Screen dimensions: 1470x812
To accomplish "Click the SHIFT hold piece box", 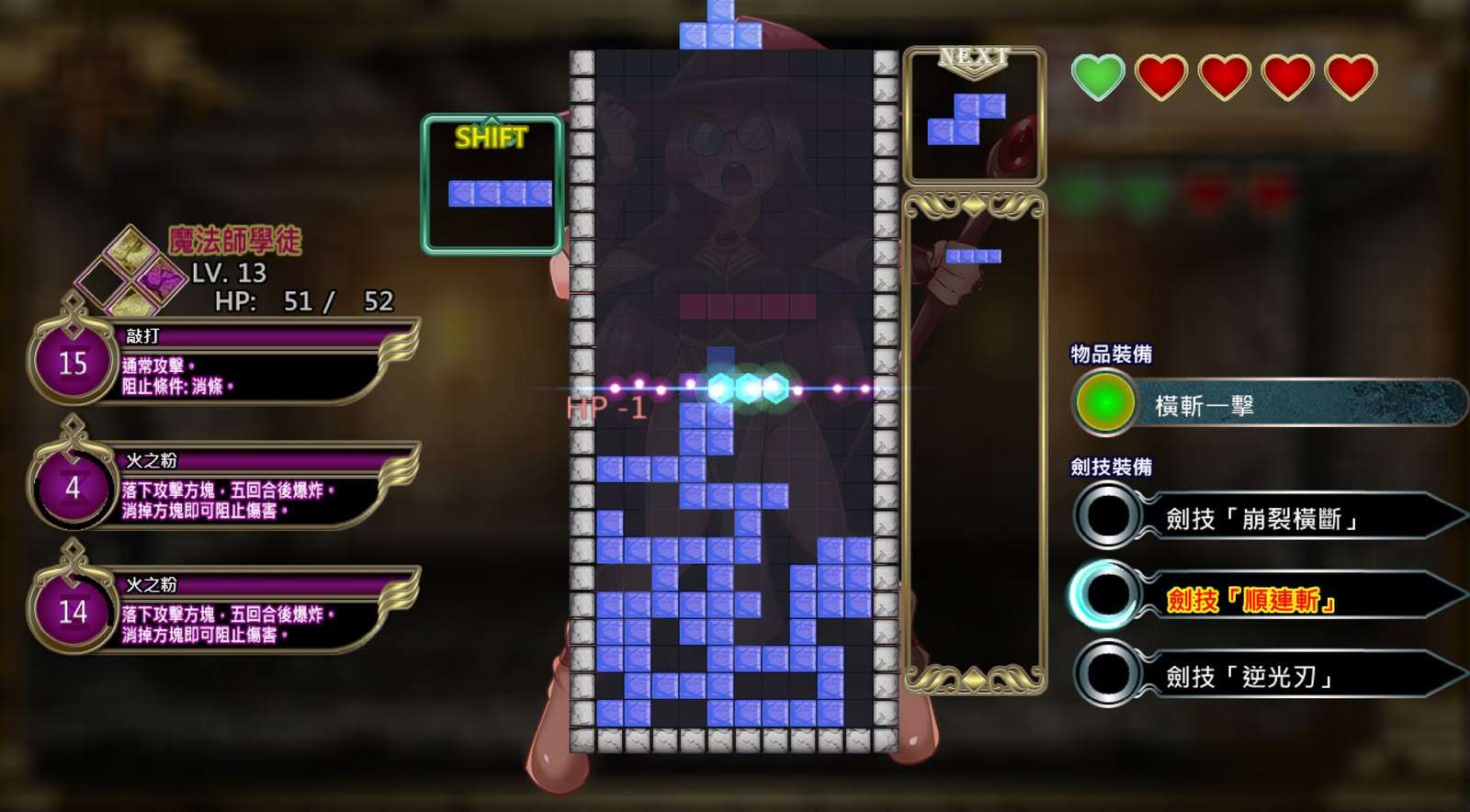I will click(x=492, y=185).
